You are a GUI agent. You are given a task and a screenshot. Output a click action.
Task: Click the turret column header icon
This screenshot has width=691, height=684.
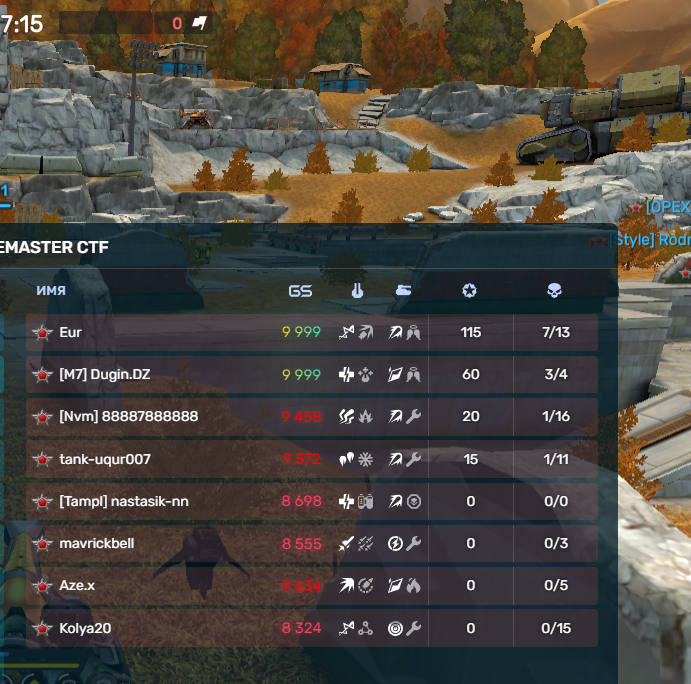click(x=356, y=291)
